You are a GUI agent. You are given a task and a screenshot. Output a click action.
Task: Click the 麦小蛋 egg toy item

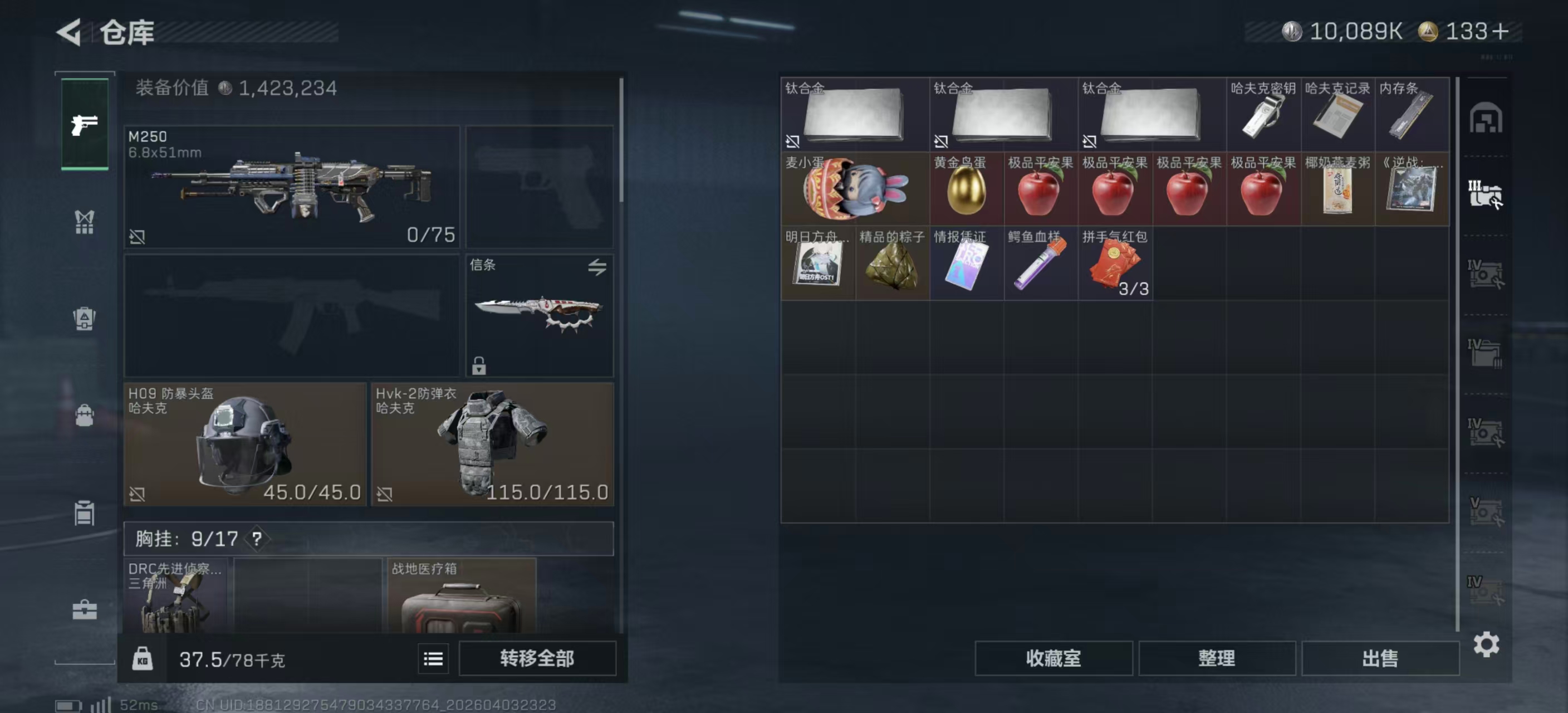tap(855, 189)
